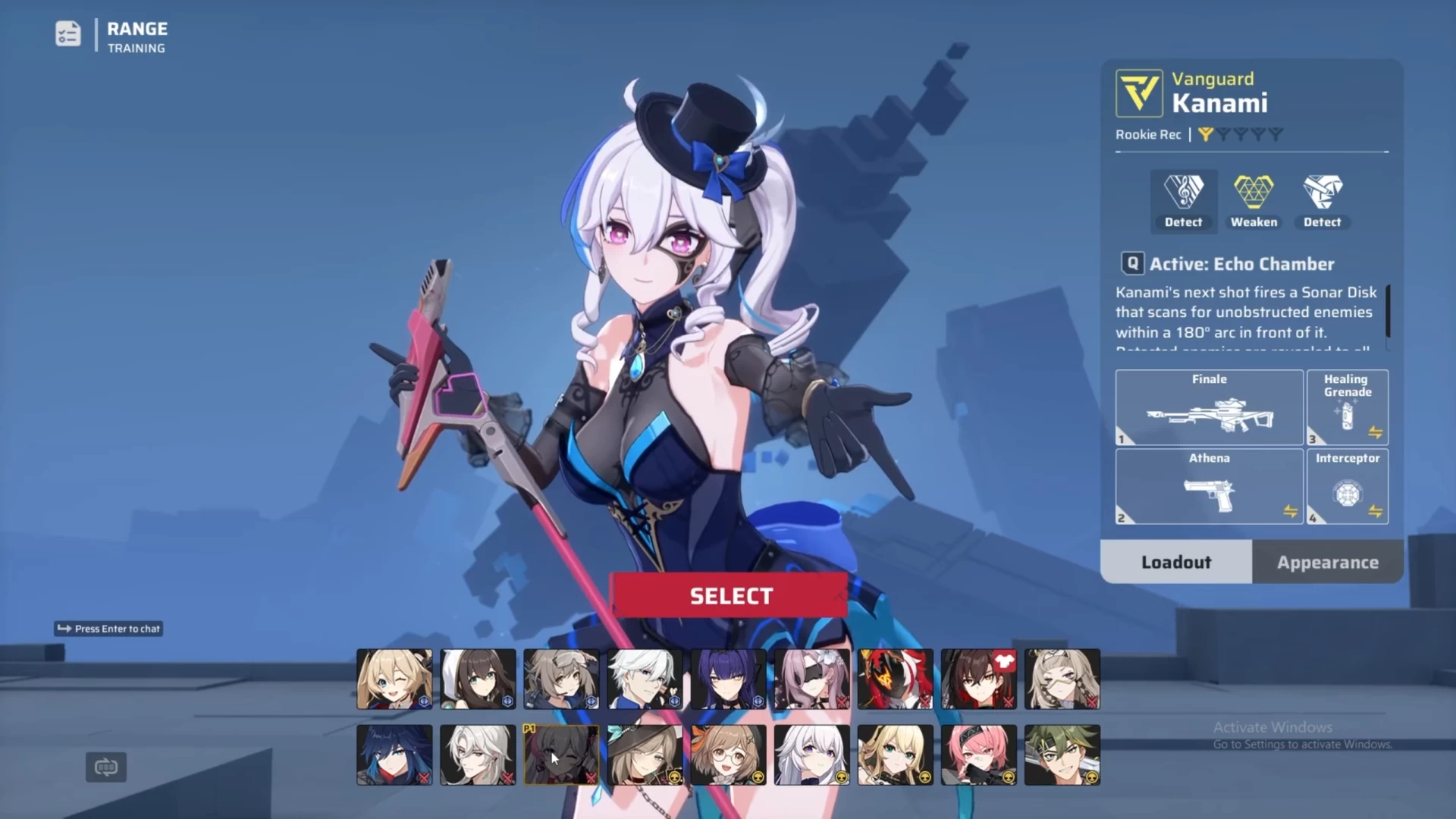Choose the Finale sniper rifle slot
Screen dimensions: 1456x819
(x=1209, y=407)
